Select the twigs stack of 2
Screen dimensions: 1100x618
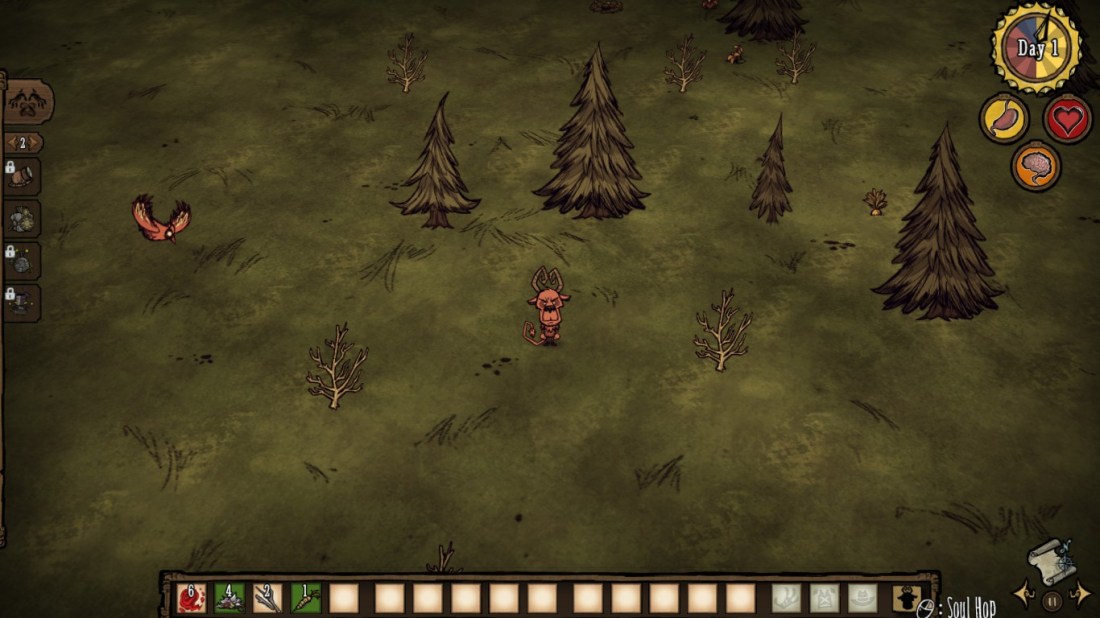267,598
